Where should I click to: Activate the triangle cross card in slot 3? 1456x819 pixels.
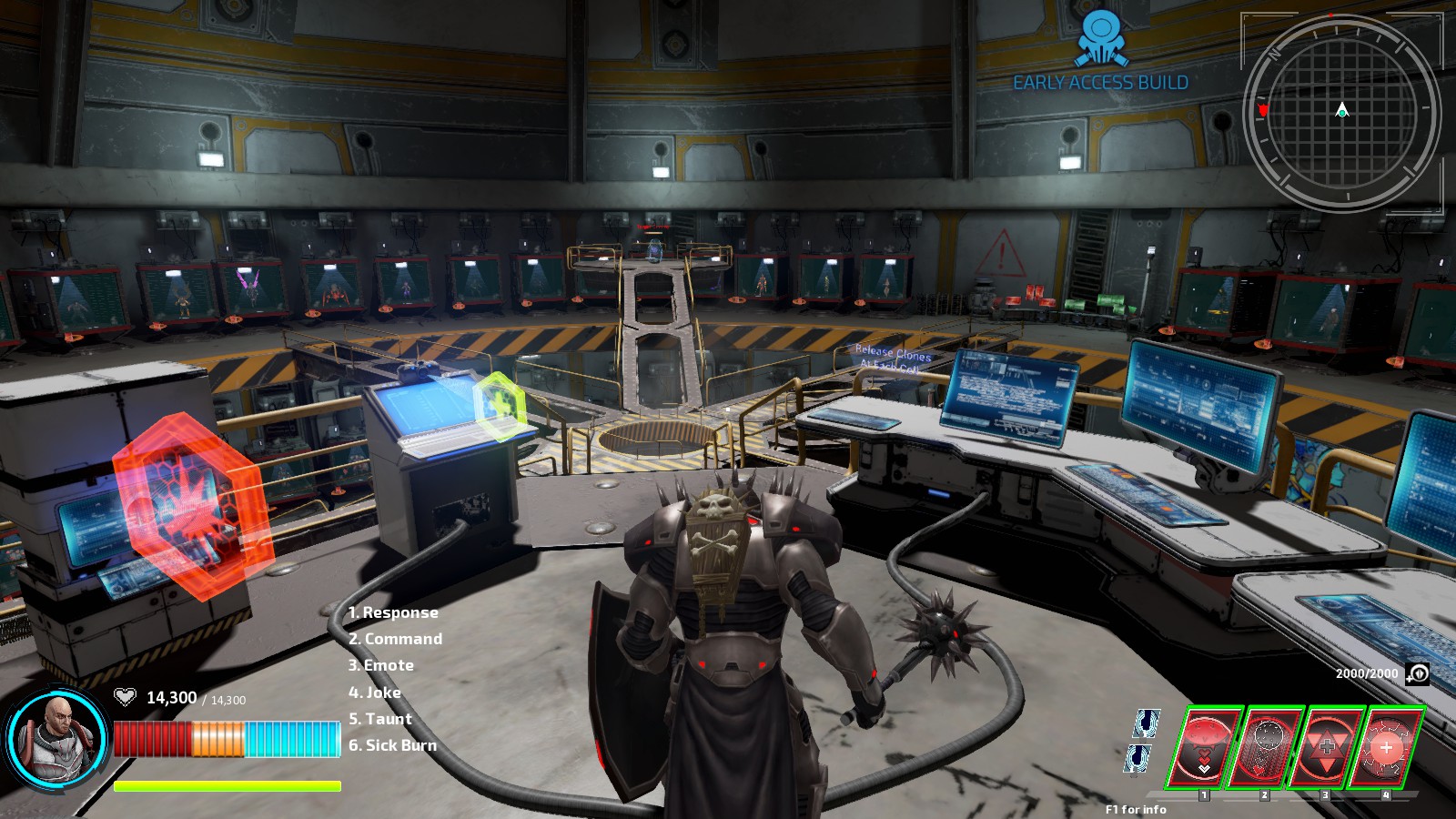(x=1326, y=744)
